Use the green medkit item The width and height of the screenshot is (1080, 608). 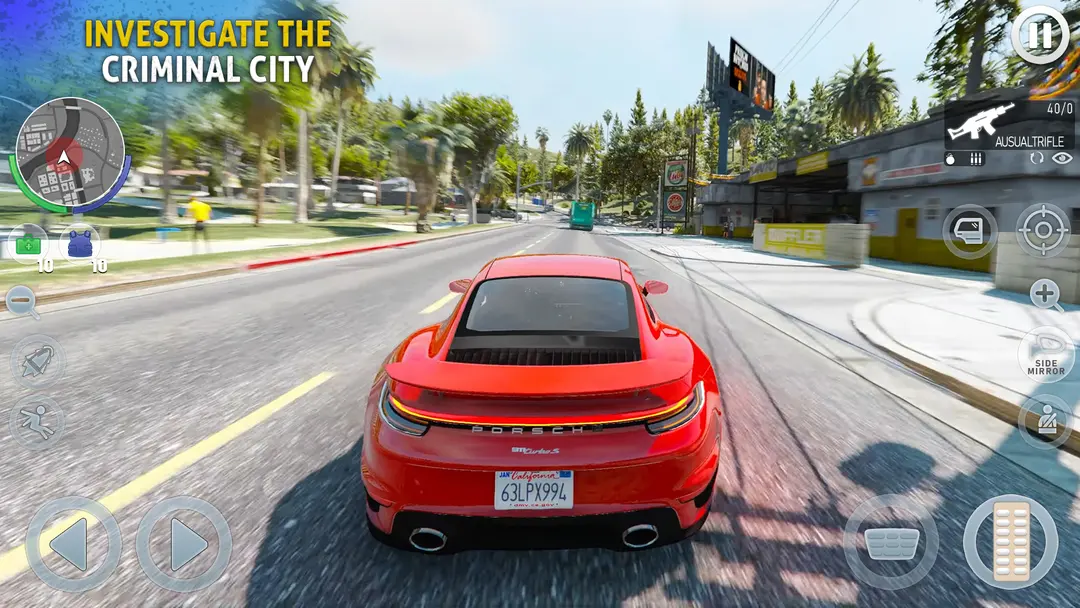[28, 244]
